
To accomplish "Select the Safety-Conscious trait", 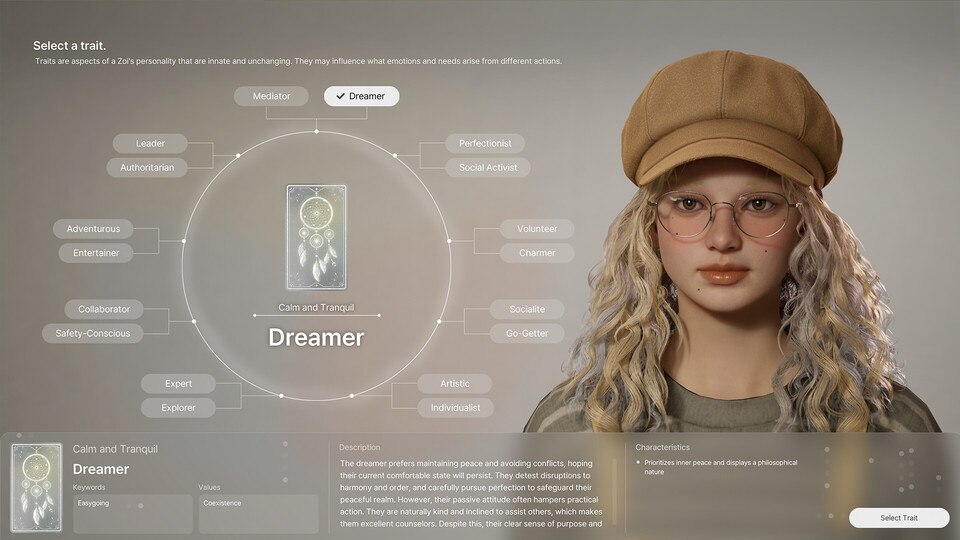I will click(x=93, y=333).
